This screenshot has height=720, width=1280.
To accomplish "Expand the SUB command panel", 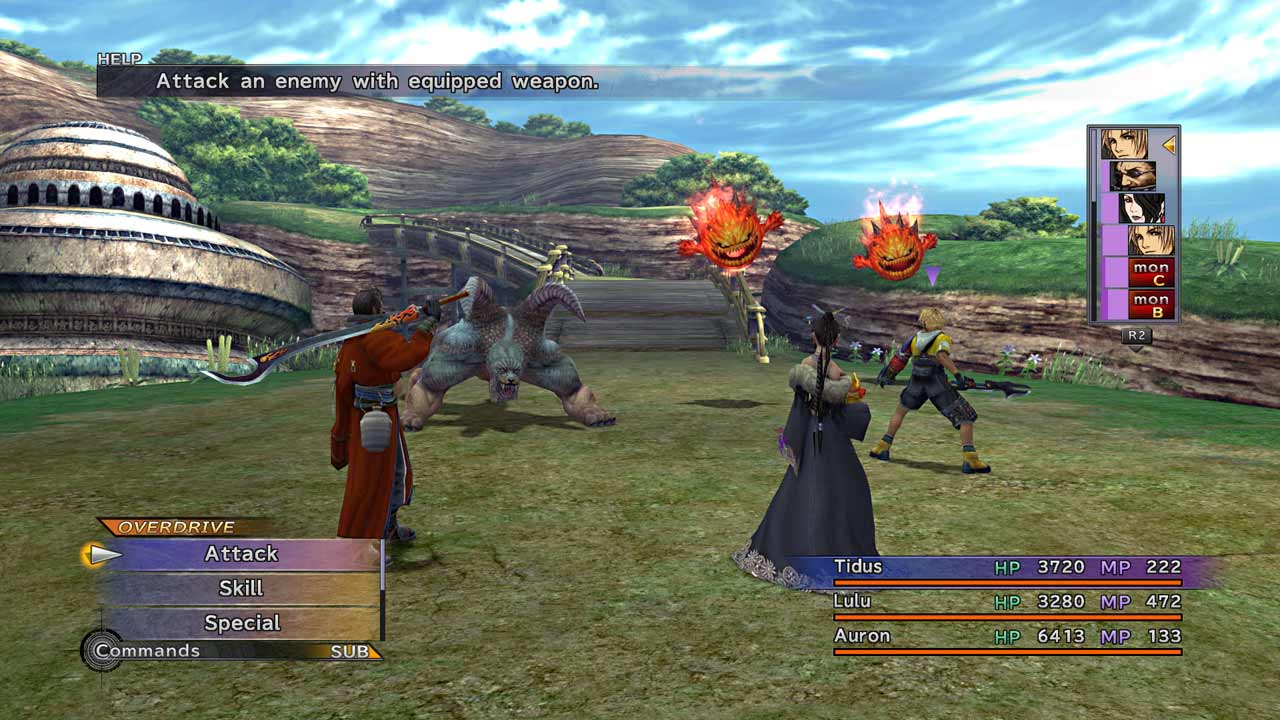I will coord(350,651).
